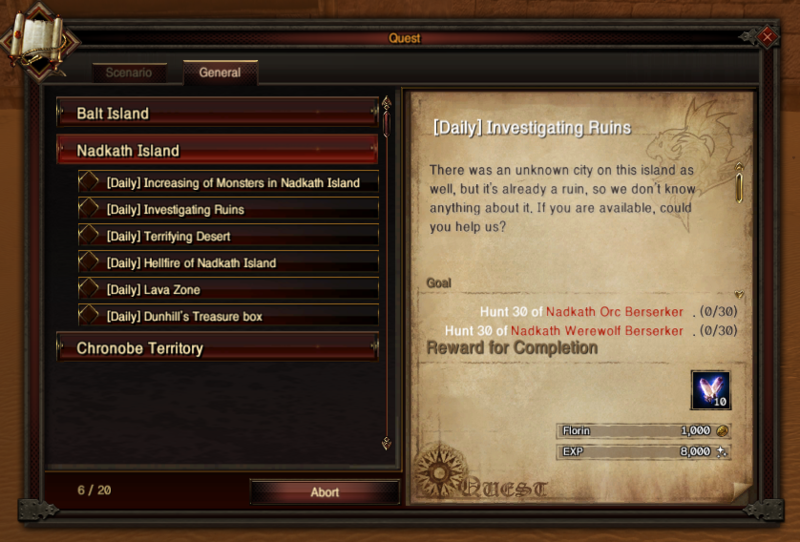Pick the Lava Zone daily quest
The height and width of the screenshot is (542, 800).
(x=232, y=290)
